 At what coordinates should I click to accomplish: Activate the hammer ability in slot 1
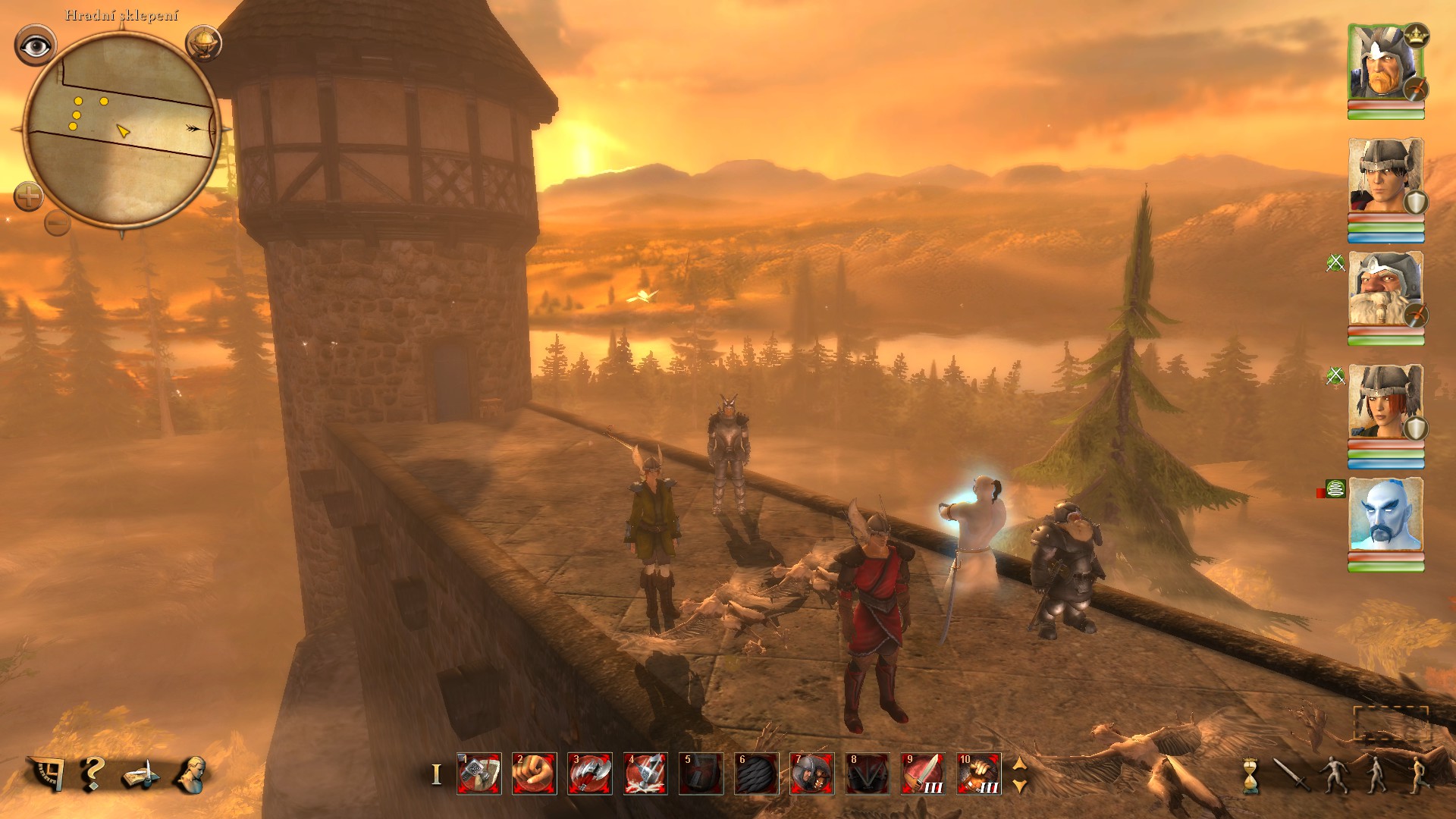click(479, 773)
